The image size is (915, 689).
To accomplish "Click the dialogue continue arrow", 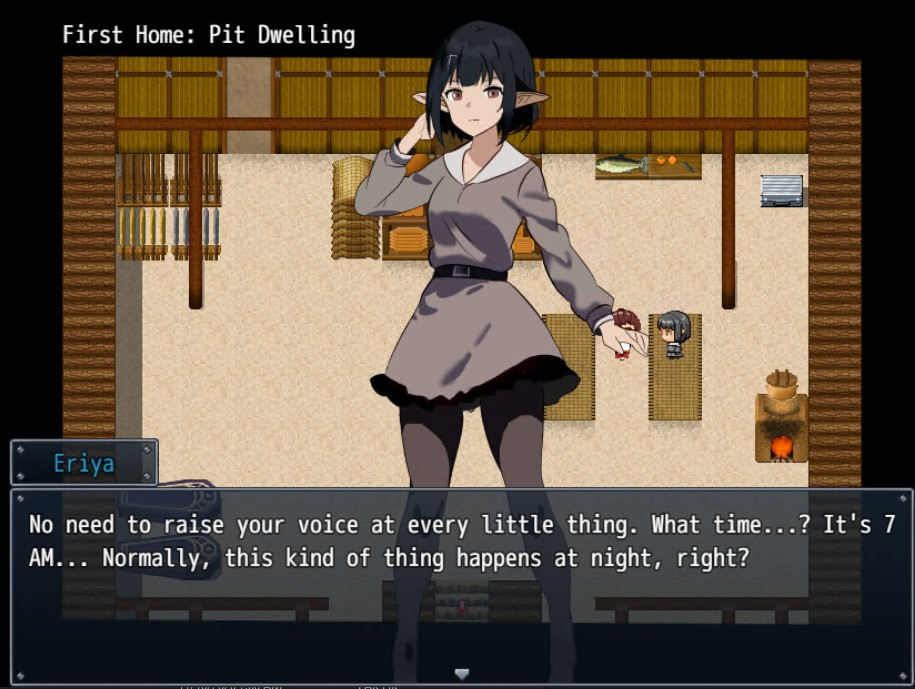I will click(461, 674).
